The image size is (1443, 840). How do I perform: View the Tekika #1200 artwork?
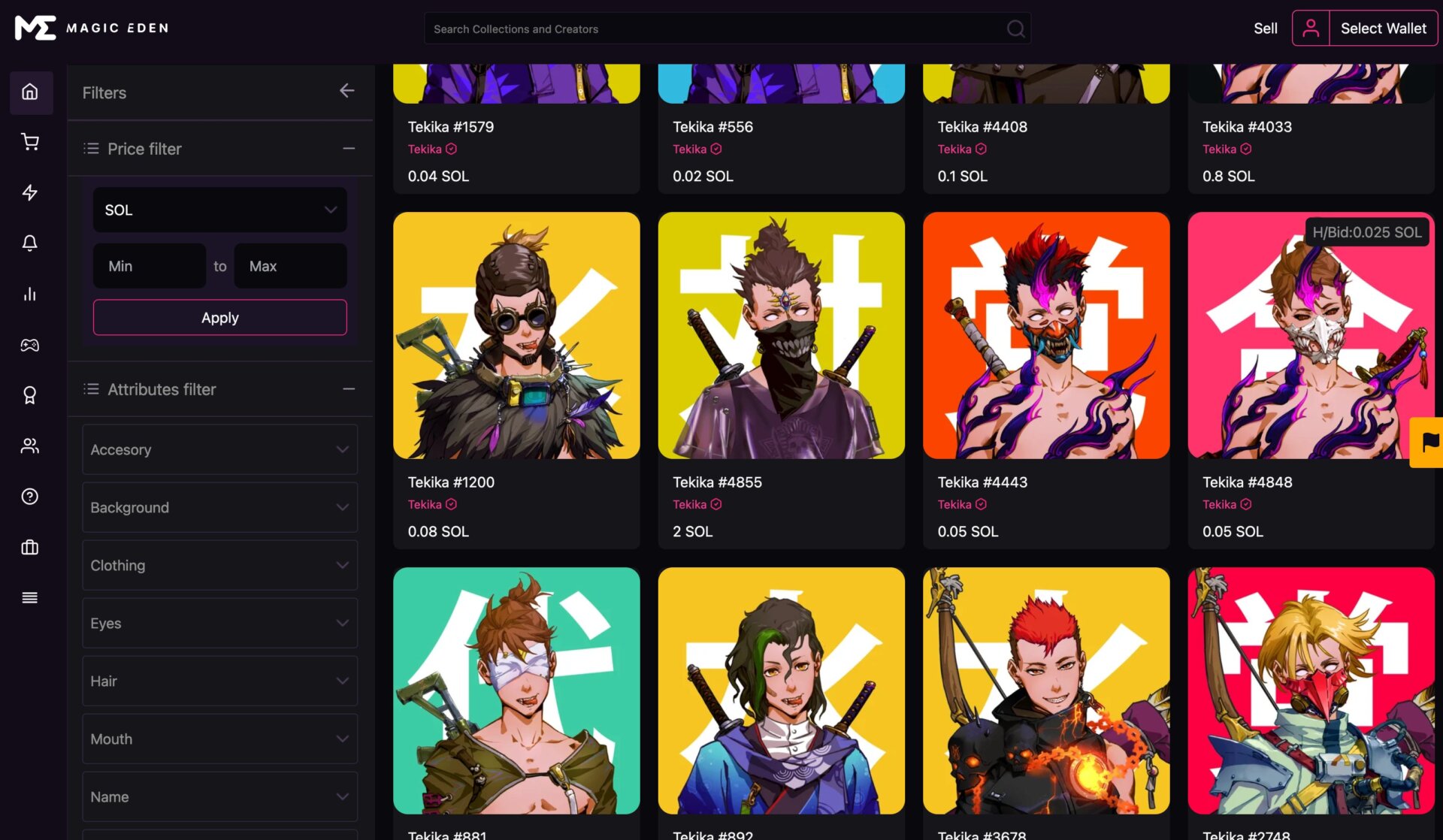516,336
